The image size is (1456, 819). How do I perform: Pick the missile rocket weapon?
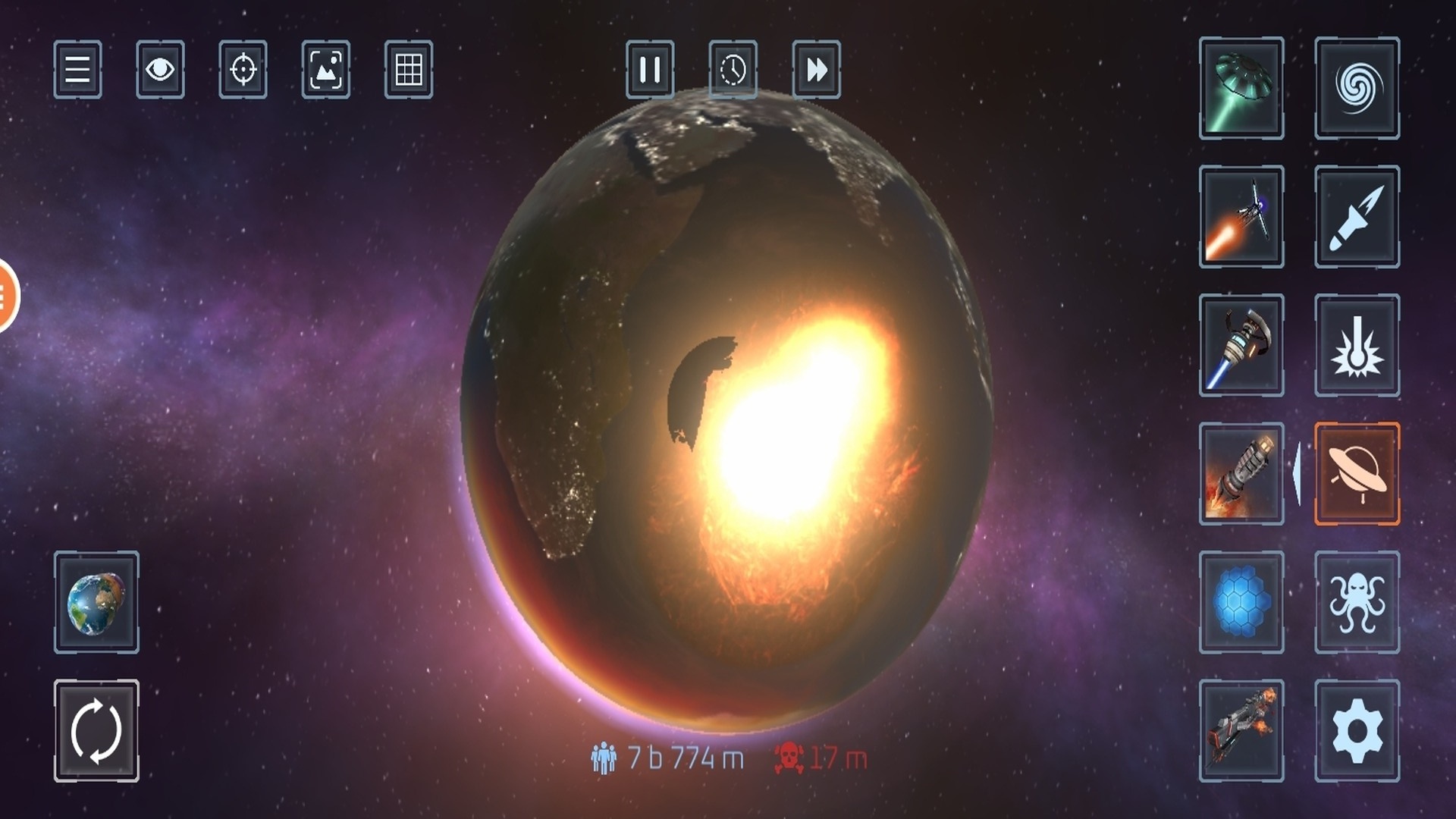(1357, 217)
